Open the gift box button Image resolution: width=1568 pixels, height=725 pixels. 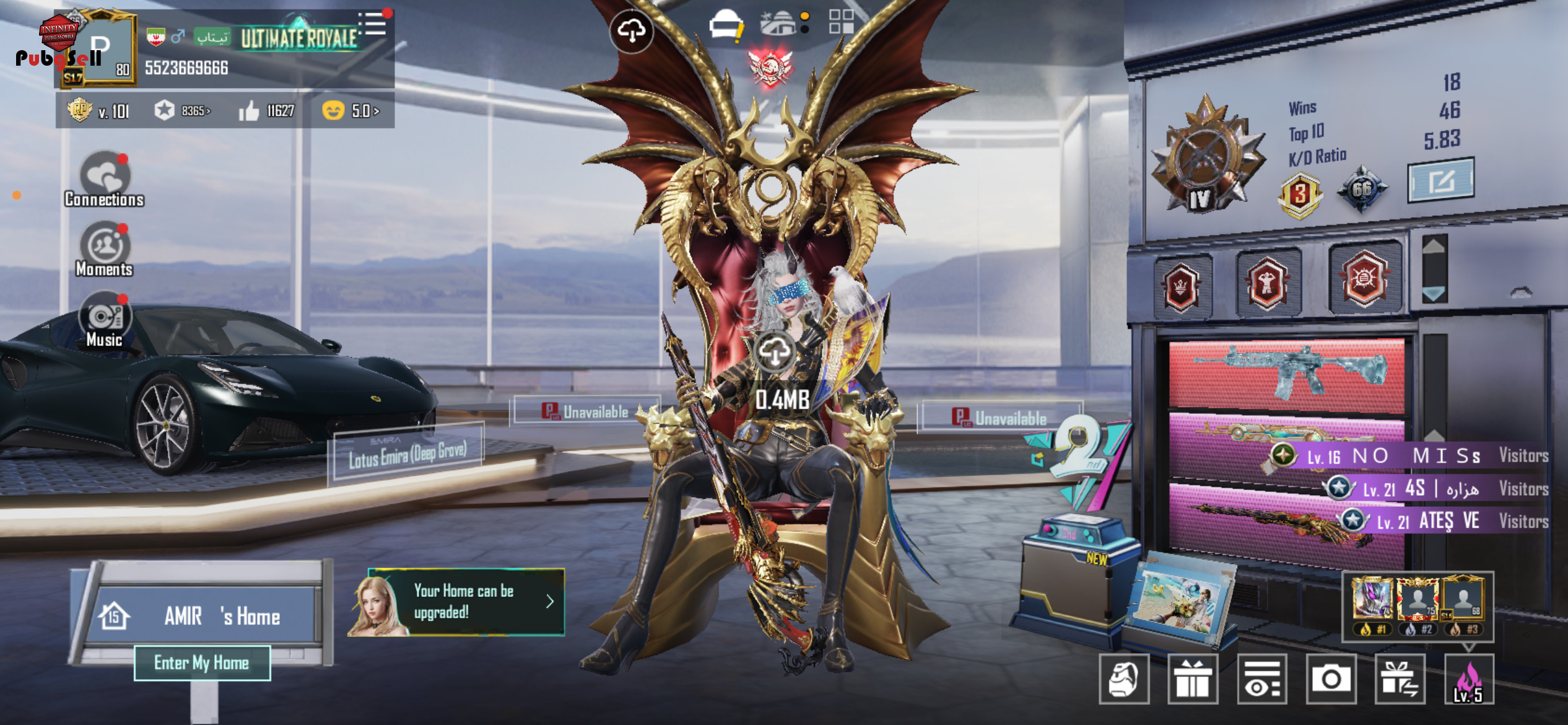[x=1193, y=679]
